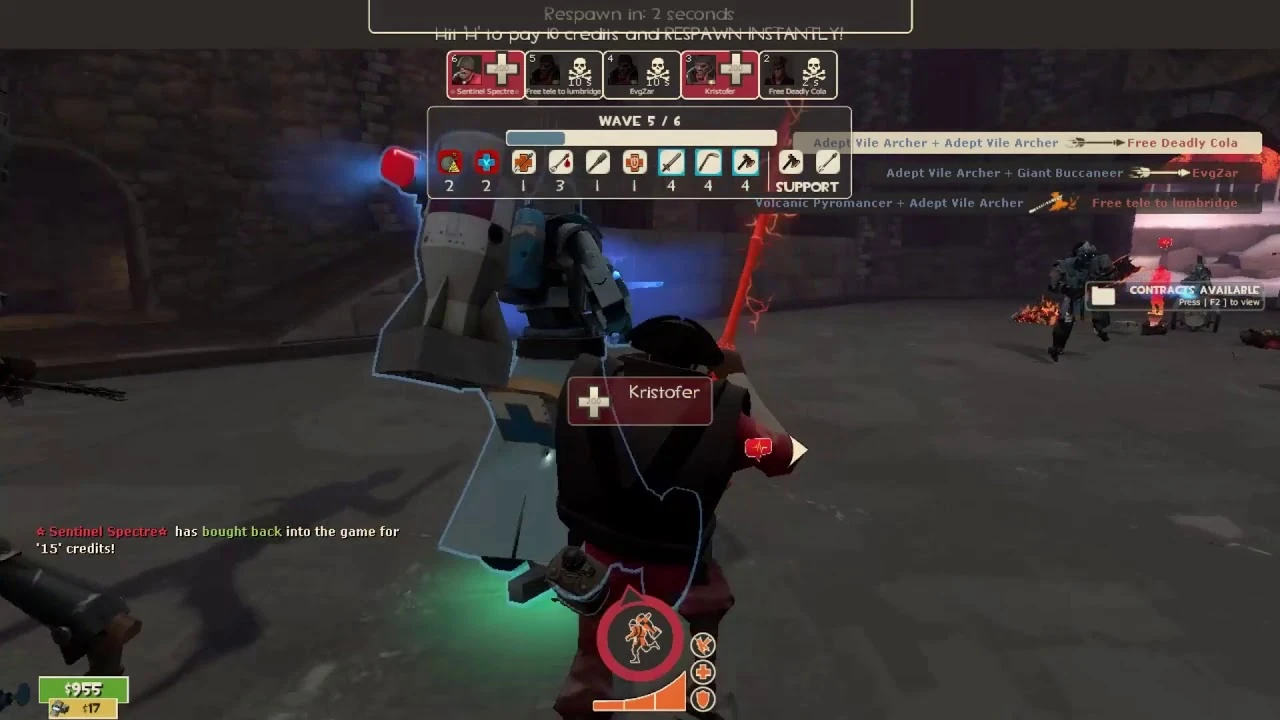Click the Free Deadly Cola respawn entry
Image resolution: width=1280 pixels, height=720 pixels.
tap(797, 74)
